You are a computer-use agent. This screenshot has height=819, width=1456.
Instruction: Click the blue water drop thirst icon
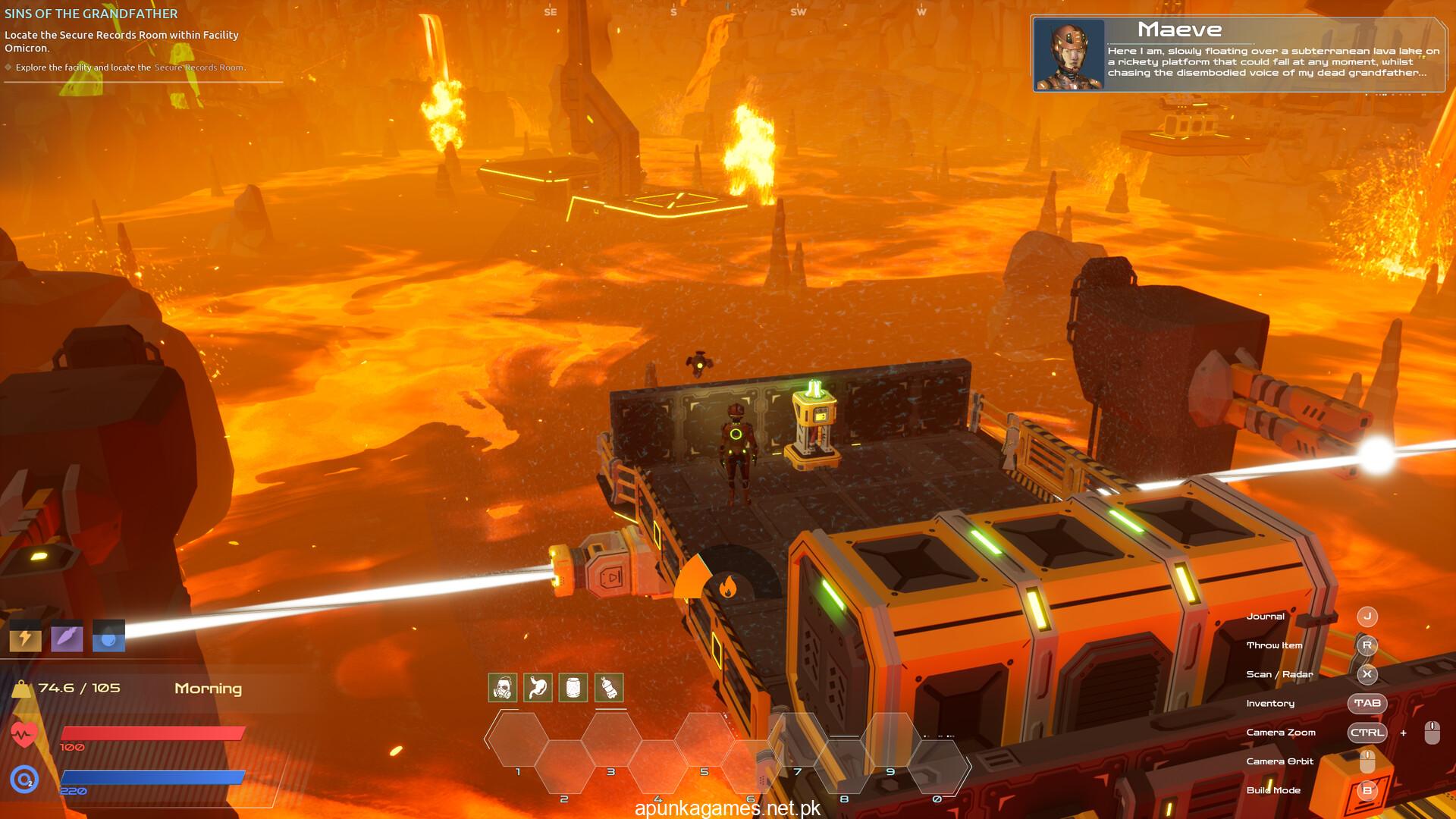coord(108,637)
